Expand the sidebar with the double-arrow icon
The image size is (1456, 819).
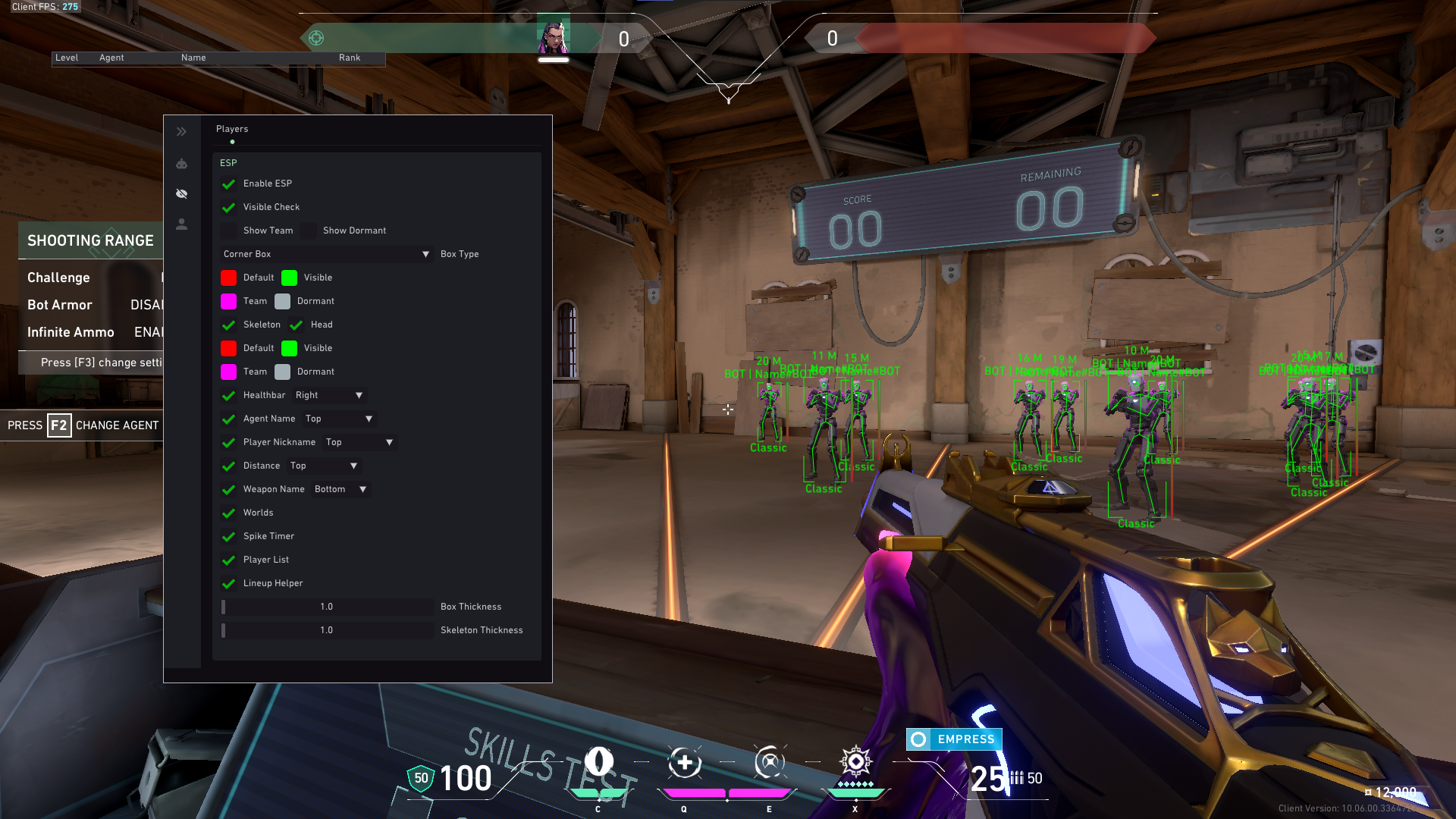pos(182,132)
